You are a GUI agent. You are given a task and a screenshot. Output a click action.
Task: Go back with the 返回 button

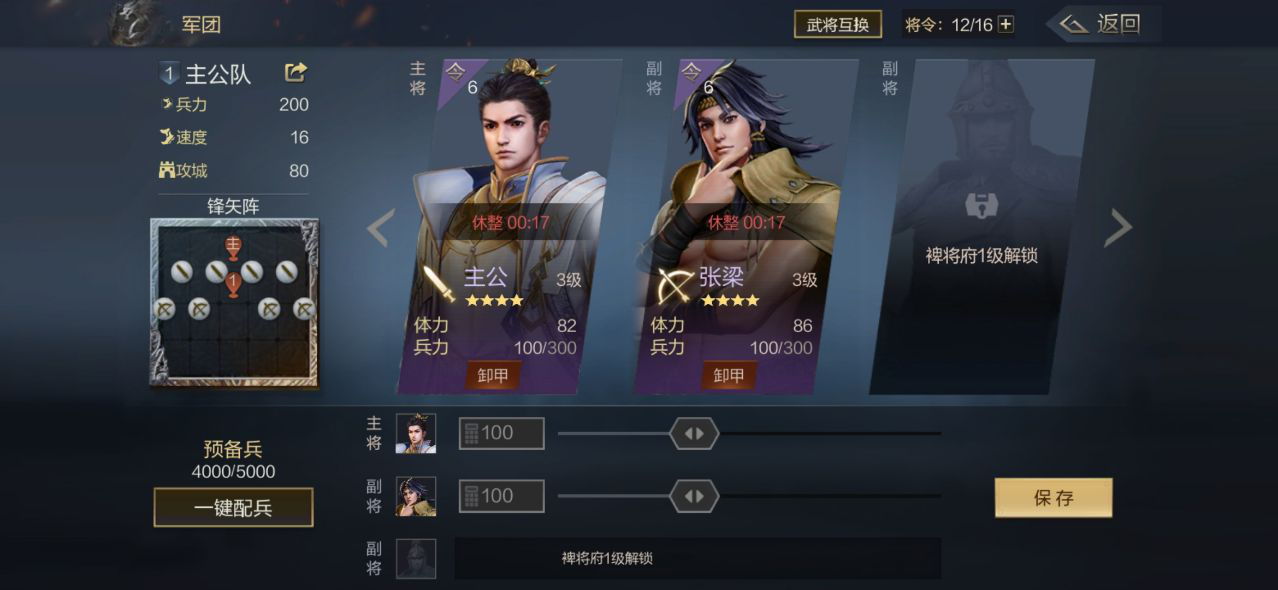tap(1101, 24)
